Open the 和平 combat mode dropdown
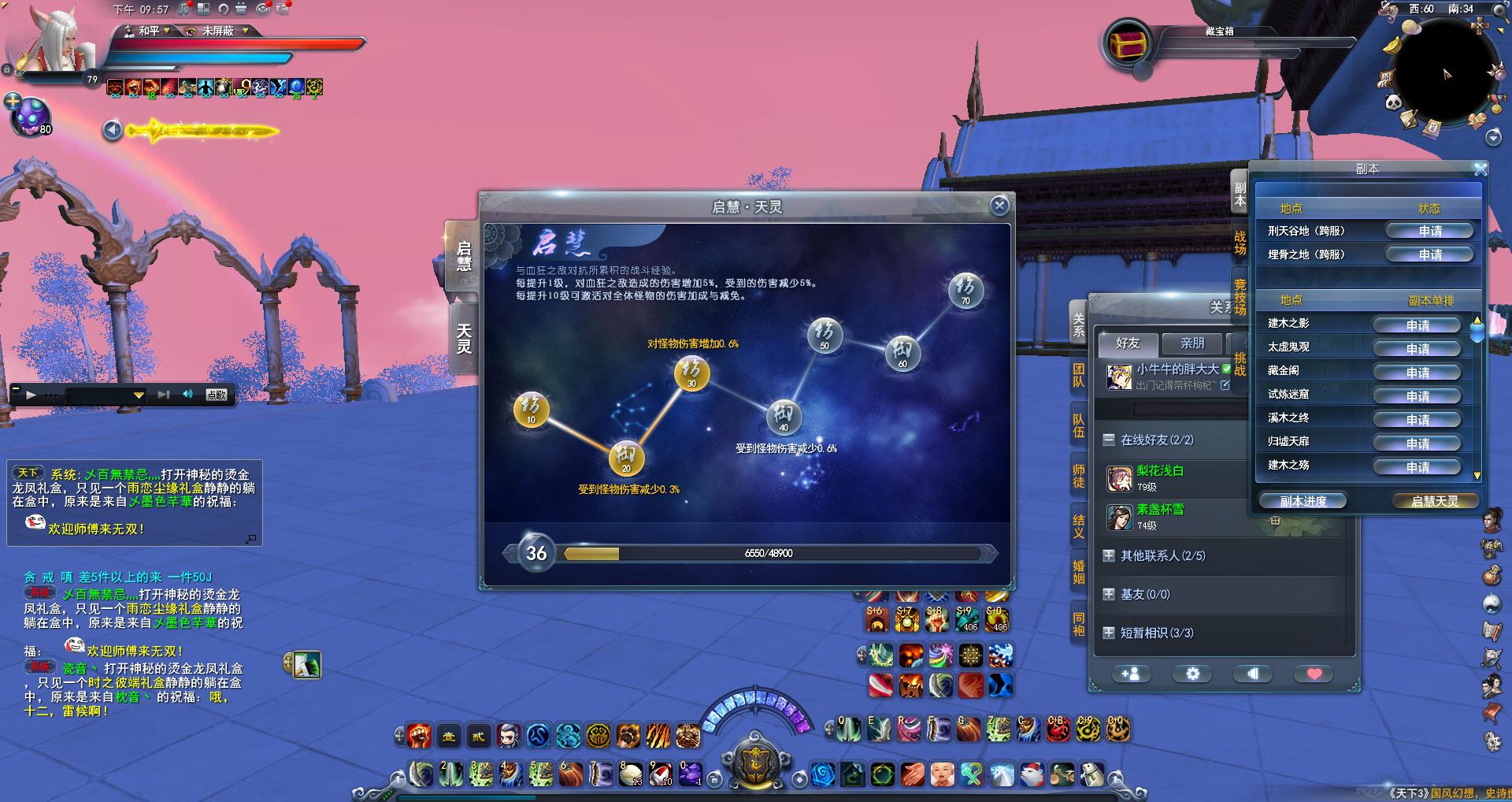 pos(154,31)
